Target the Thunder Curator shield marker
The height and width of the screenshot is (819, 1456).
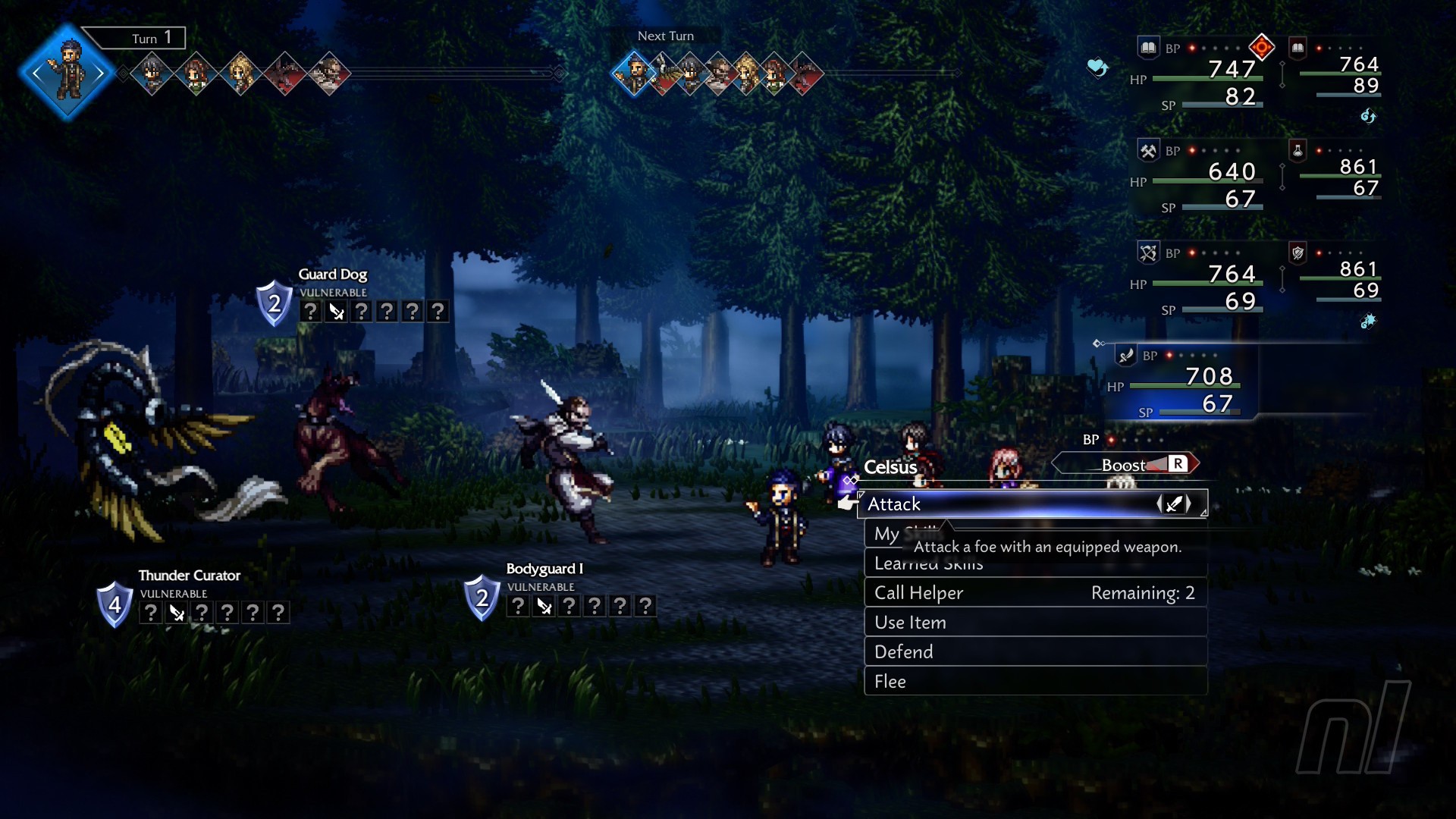click(x=115, y=604)
